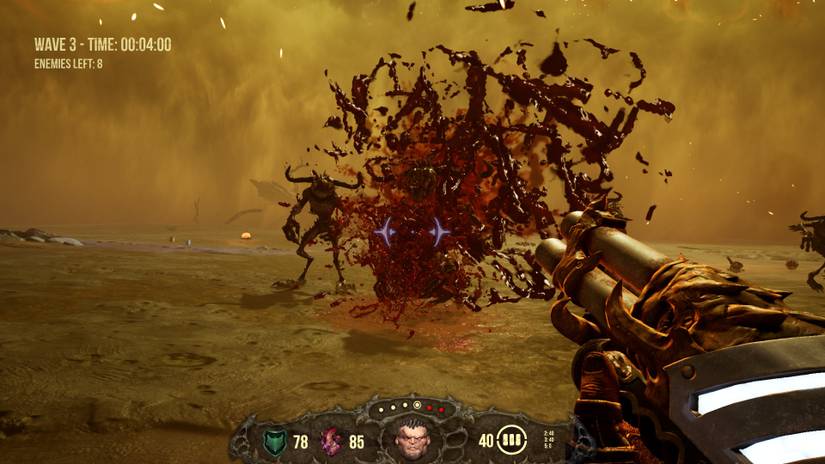Image resolution: width=825 pixels, height=464 pixels.
Task: Click the pink health heart icon
Action: point(331,440)
